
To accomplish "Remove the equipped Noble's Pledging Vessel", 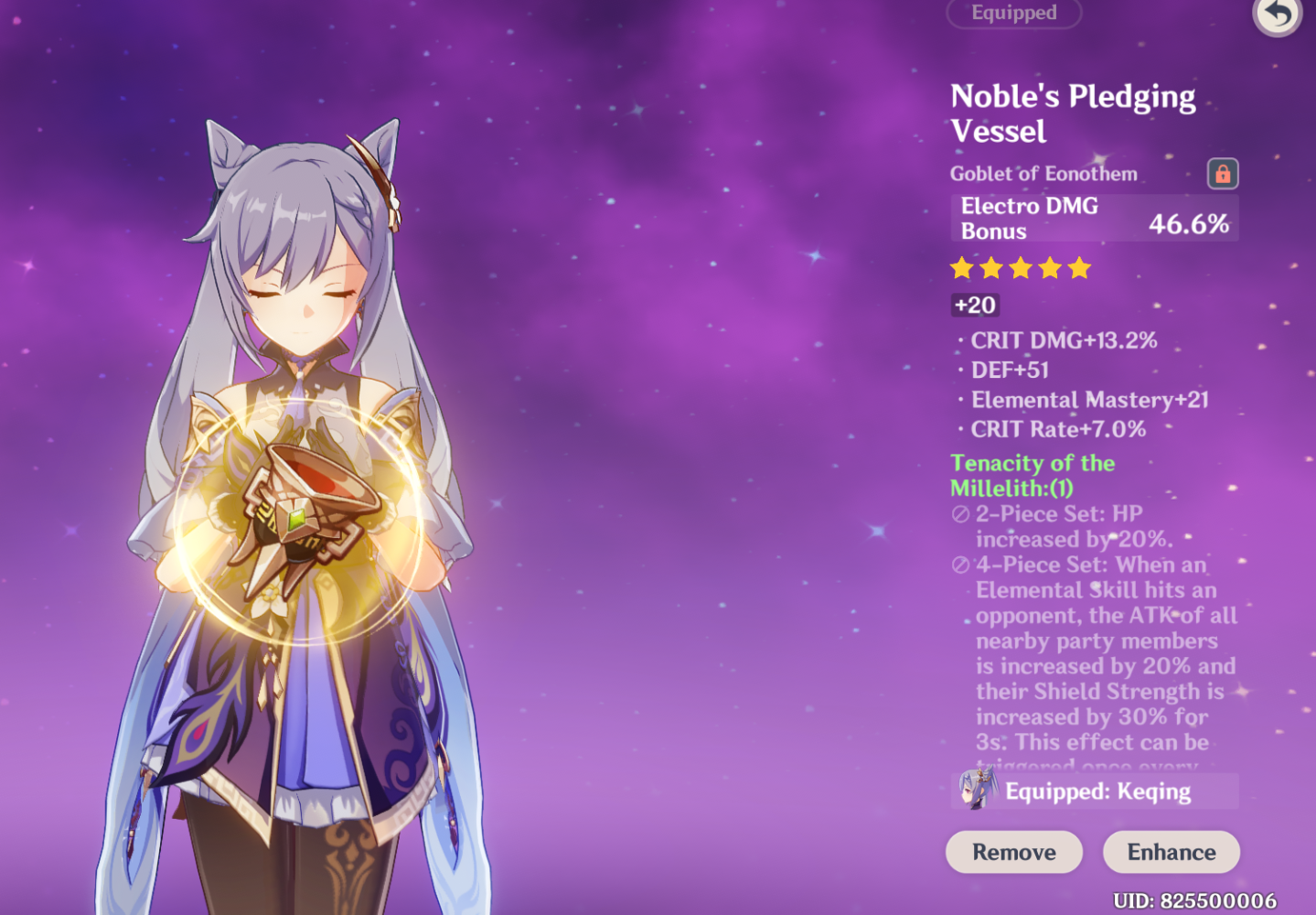I will click(x=1013, y=852).
